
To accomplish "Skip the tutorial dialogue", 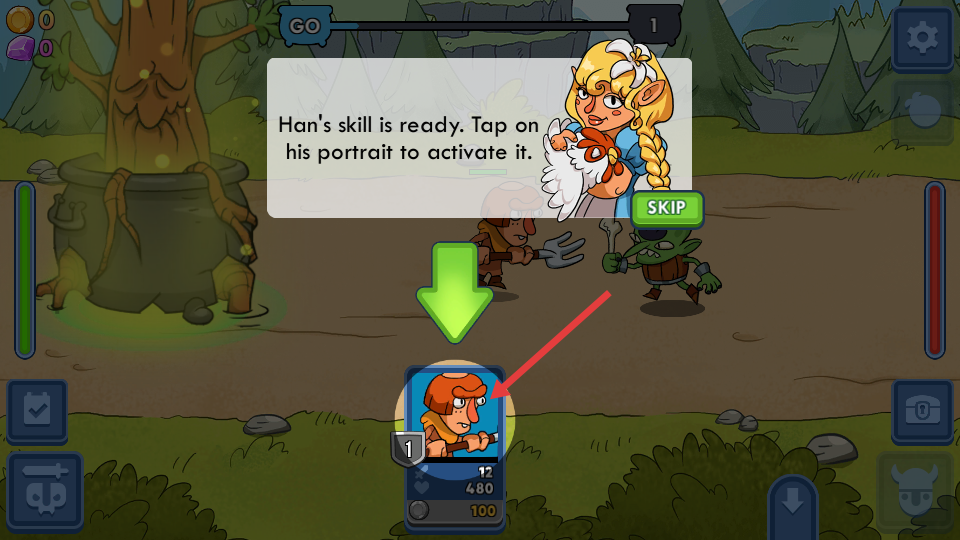I will pyautogui.click(x=667, y=208).
